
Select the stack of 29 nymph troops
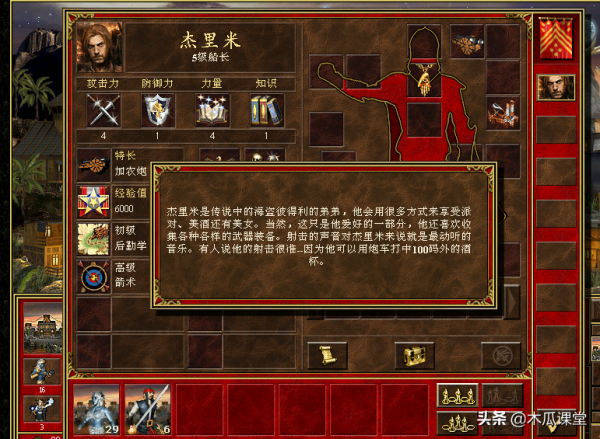pos(97,409)
